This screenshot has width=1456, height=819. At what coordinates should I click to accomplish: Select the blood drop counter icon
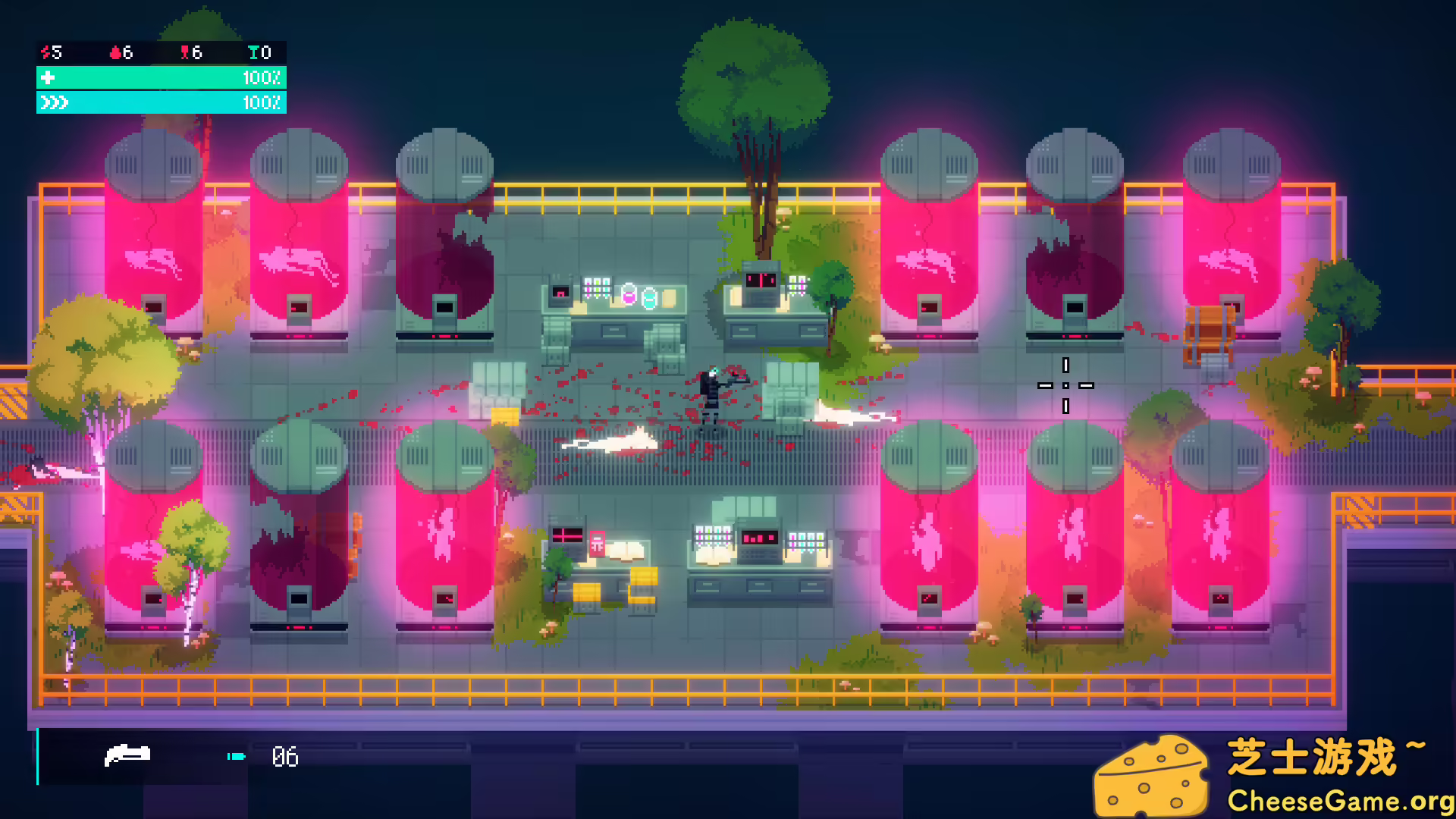coord(114,53)
